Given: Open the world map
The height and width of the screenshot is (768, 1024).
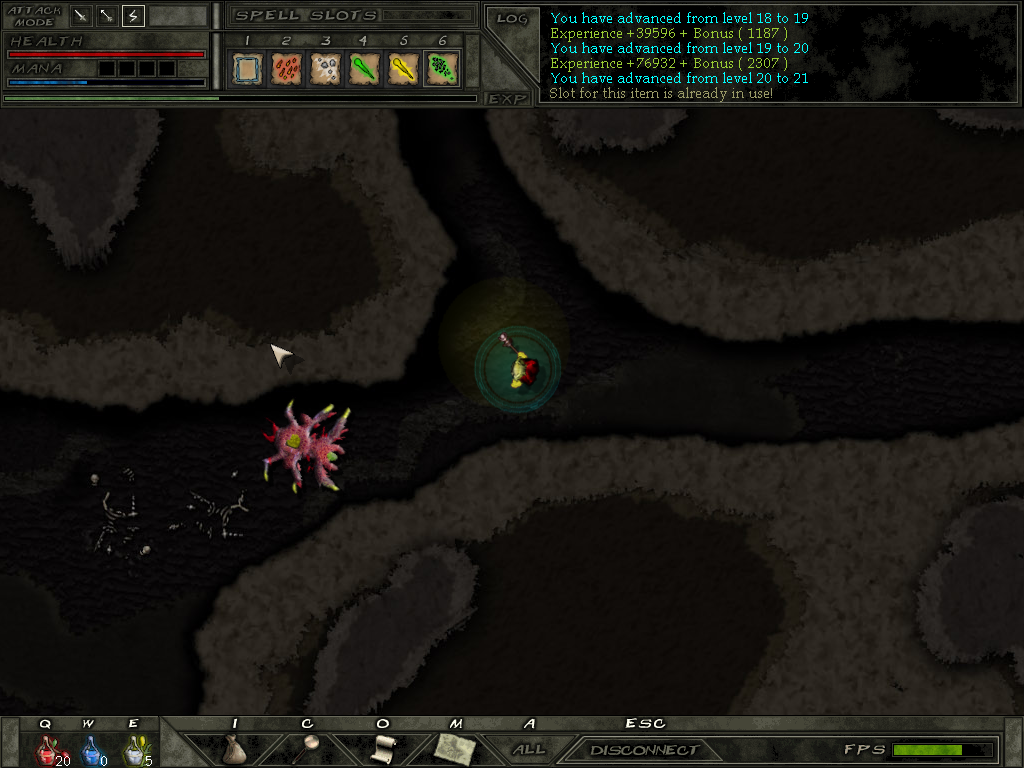Looking at the screenshot, I should (455, 748).
